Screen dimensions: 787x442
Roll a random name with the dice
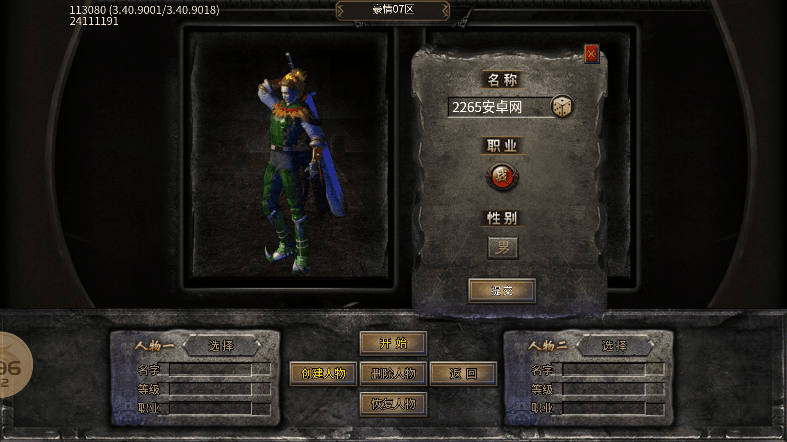click(x=563, y=106)
